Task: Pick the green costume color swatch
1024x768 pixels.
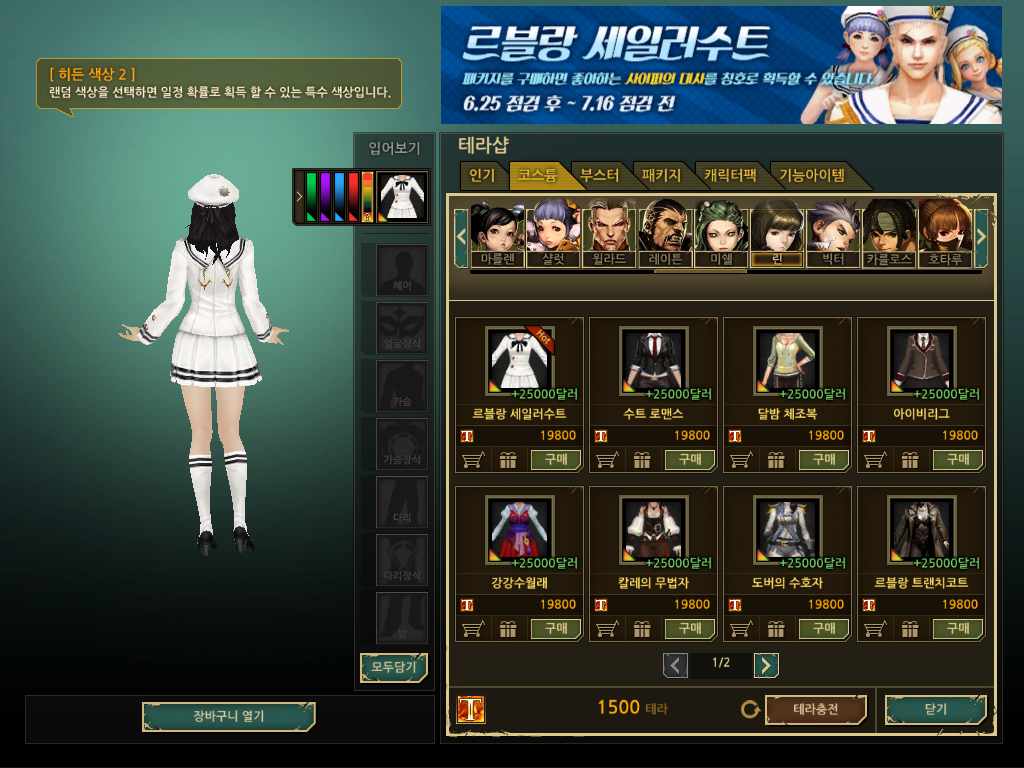Action: (x=311, y=196)
